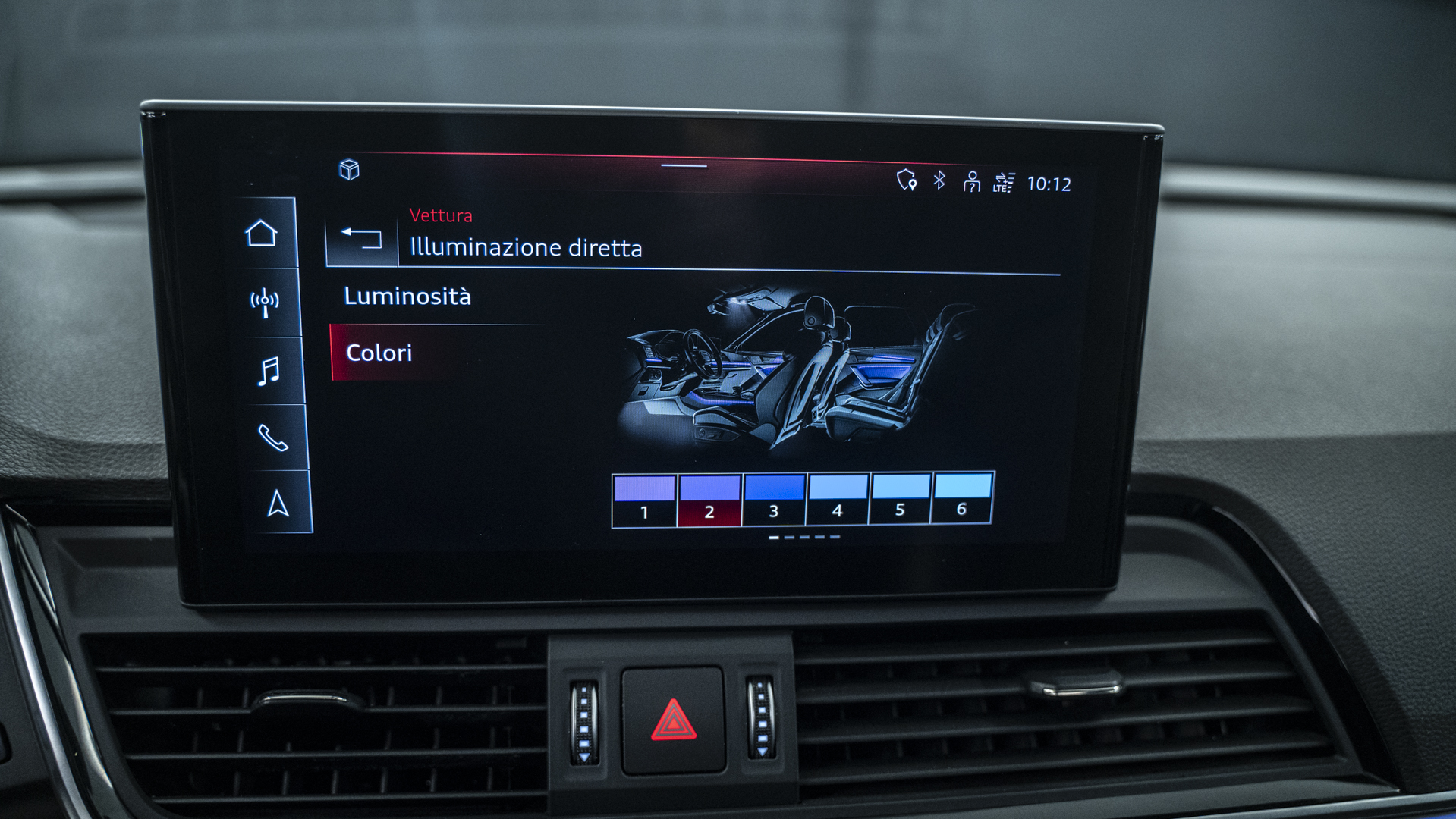Open the music note media menu

pos(269,371)
